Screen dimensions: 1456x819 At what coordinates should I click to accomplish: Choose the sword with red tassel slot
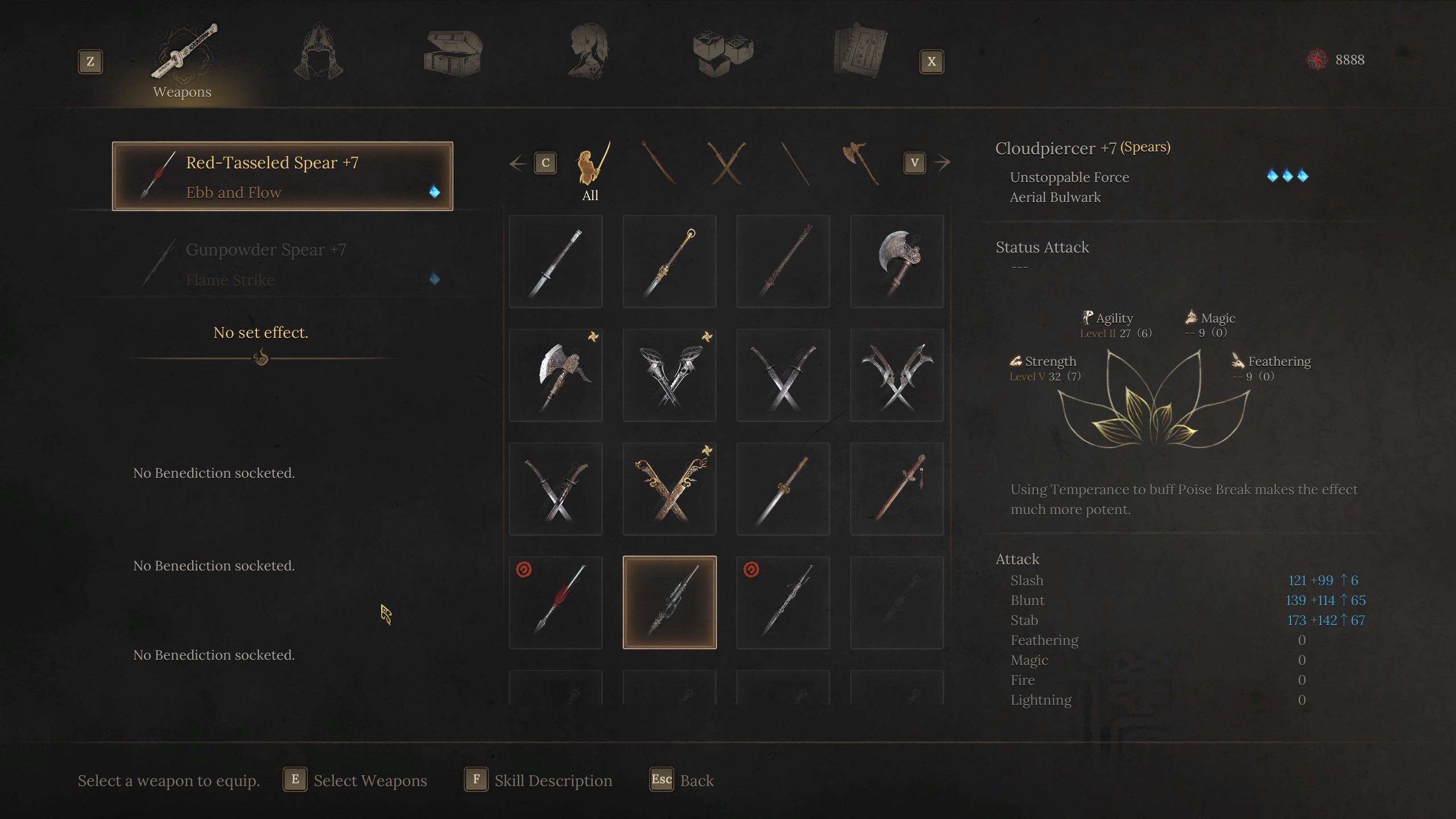pyautogui.click(x=897, y=489)
